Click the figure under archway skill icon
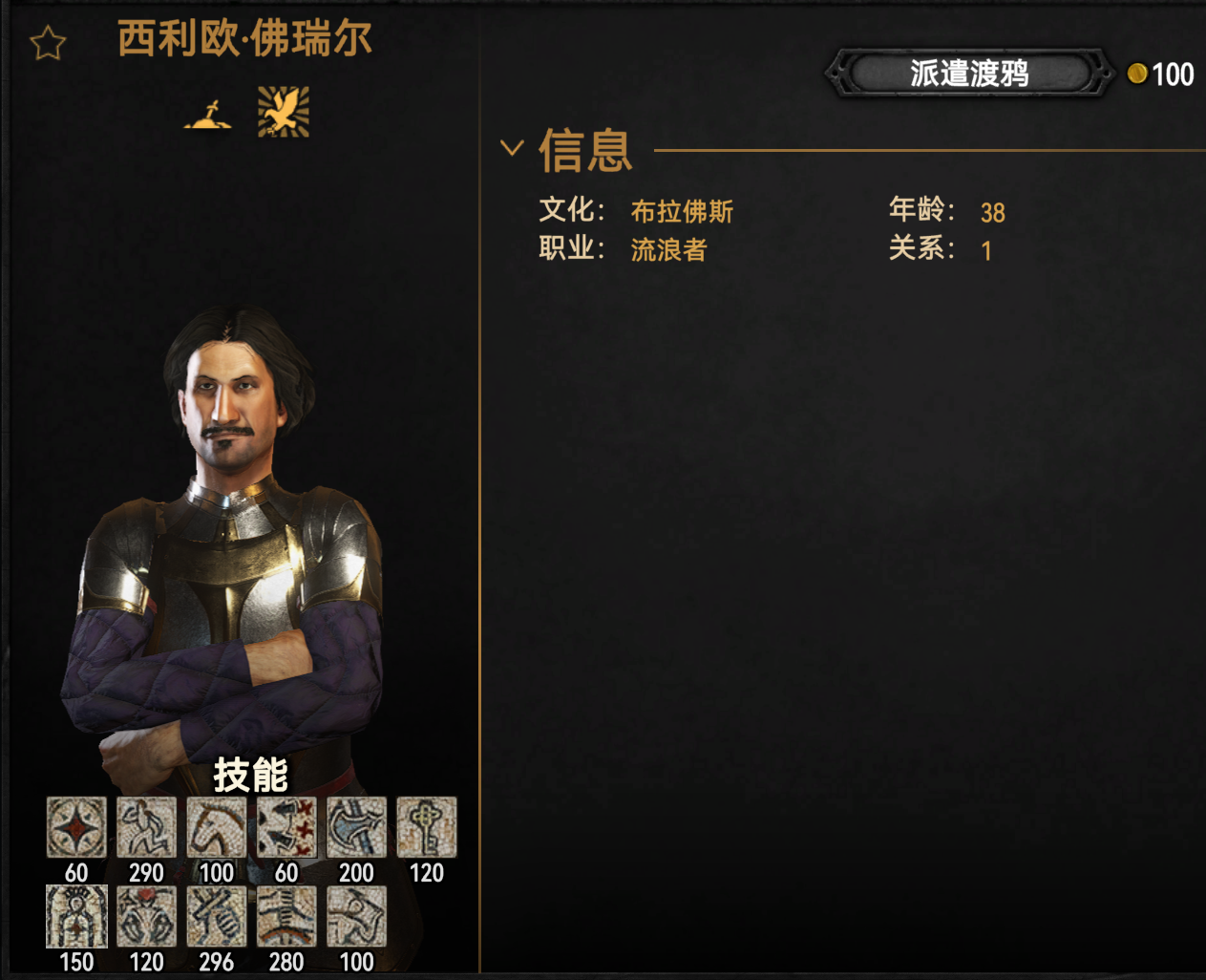The image size is (1206, 980). (x=76, y=917)
